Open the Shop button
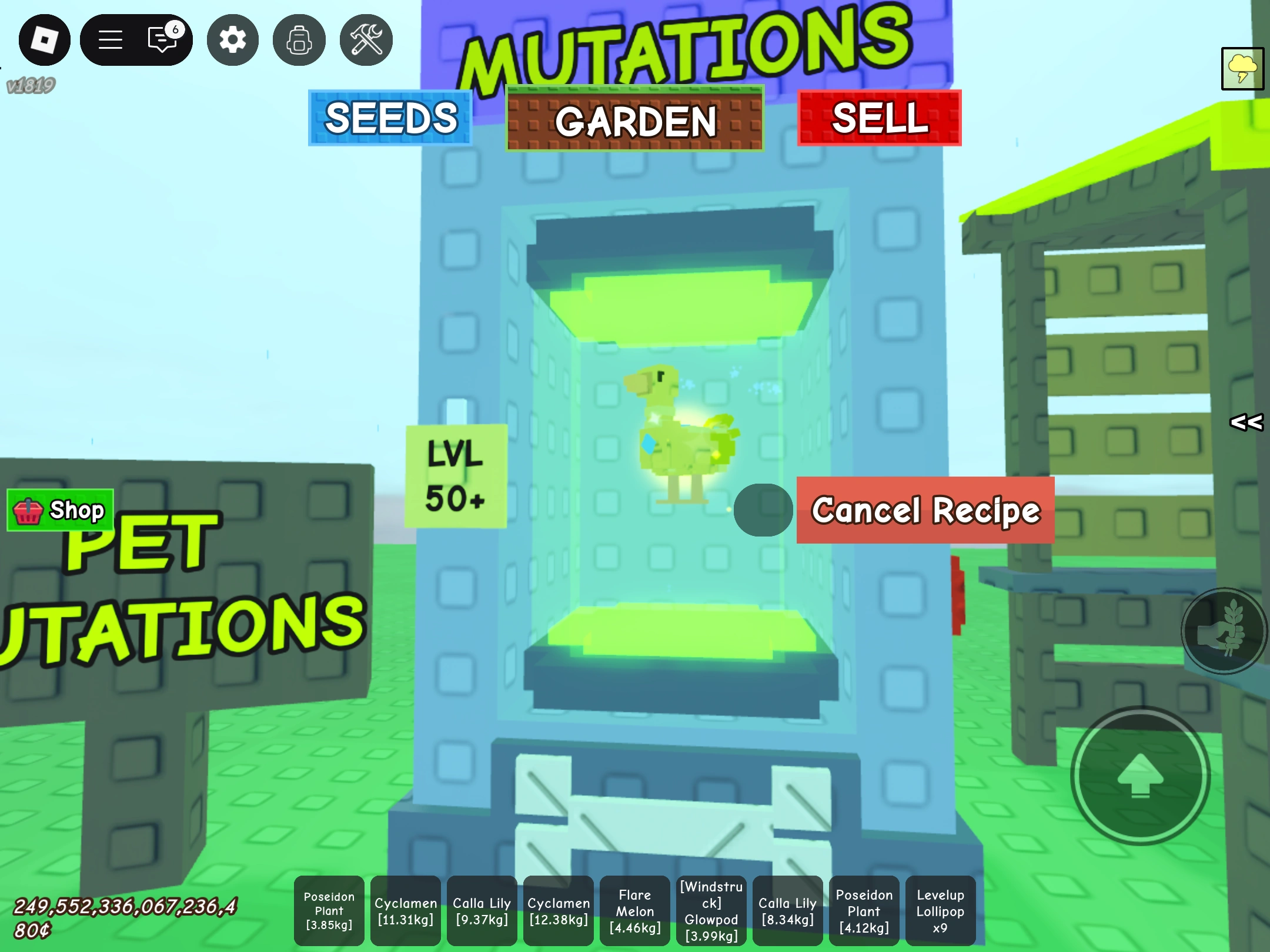 coord(59,510)
